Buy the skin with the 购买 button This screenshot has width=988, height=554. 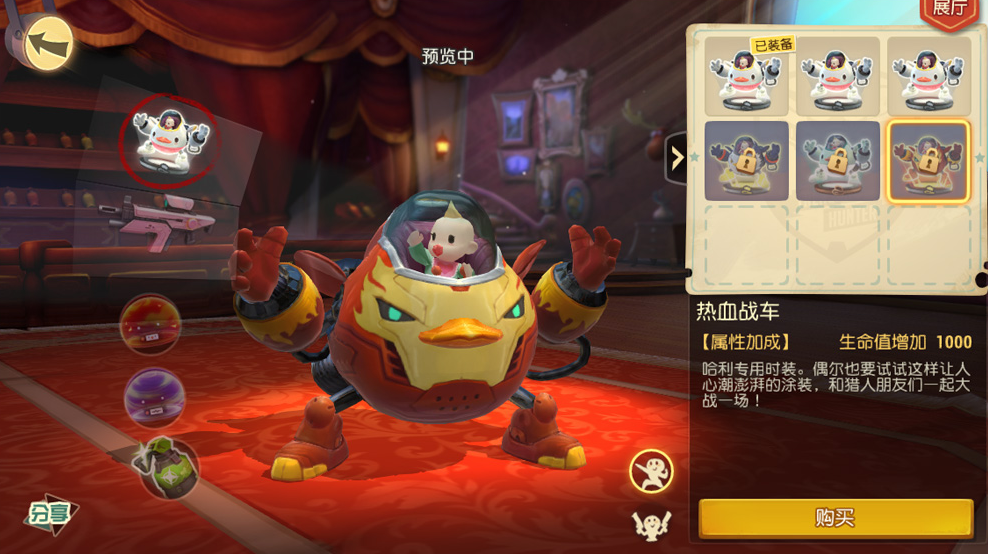coord(835,518)
